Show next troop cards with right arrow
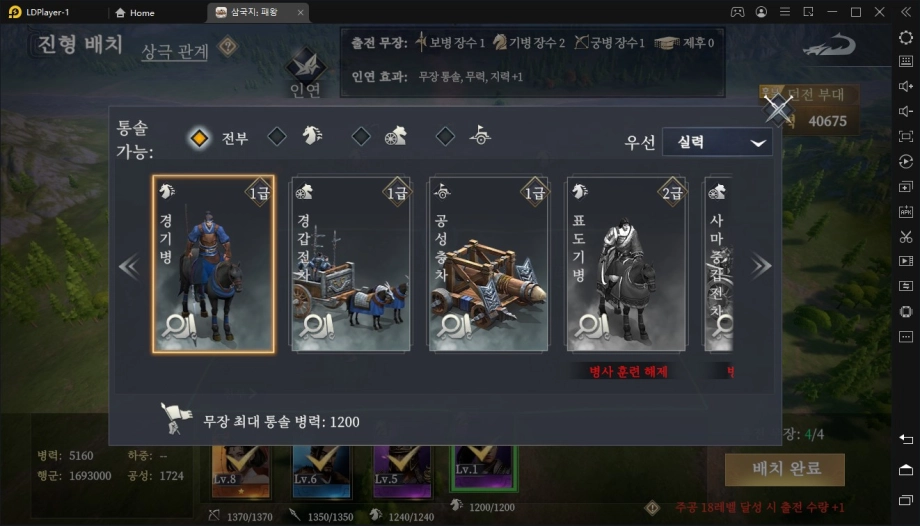Screen dimensions: 920x526 point(761,266)
